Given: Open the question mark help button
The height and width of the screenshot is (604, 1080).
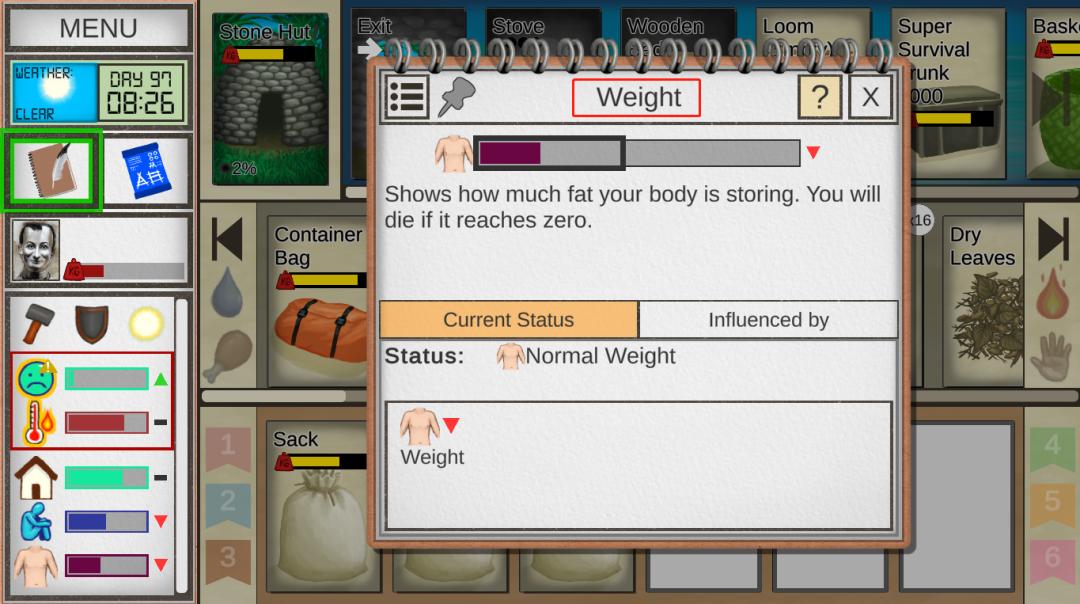Looking at the screenshot, I should pos(819,97).
